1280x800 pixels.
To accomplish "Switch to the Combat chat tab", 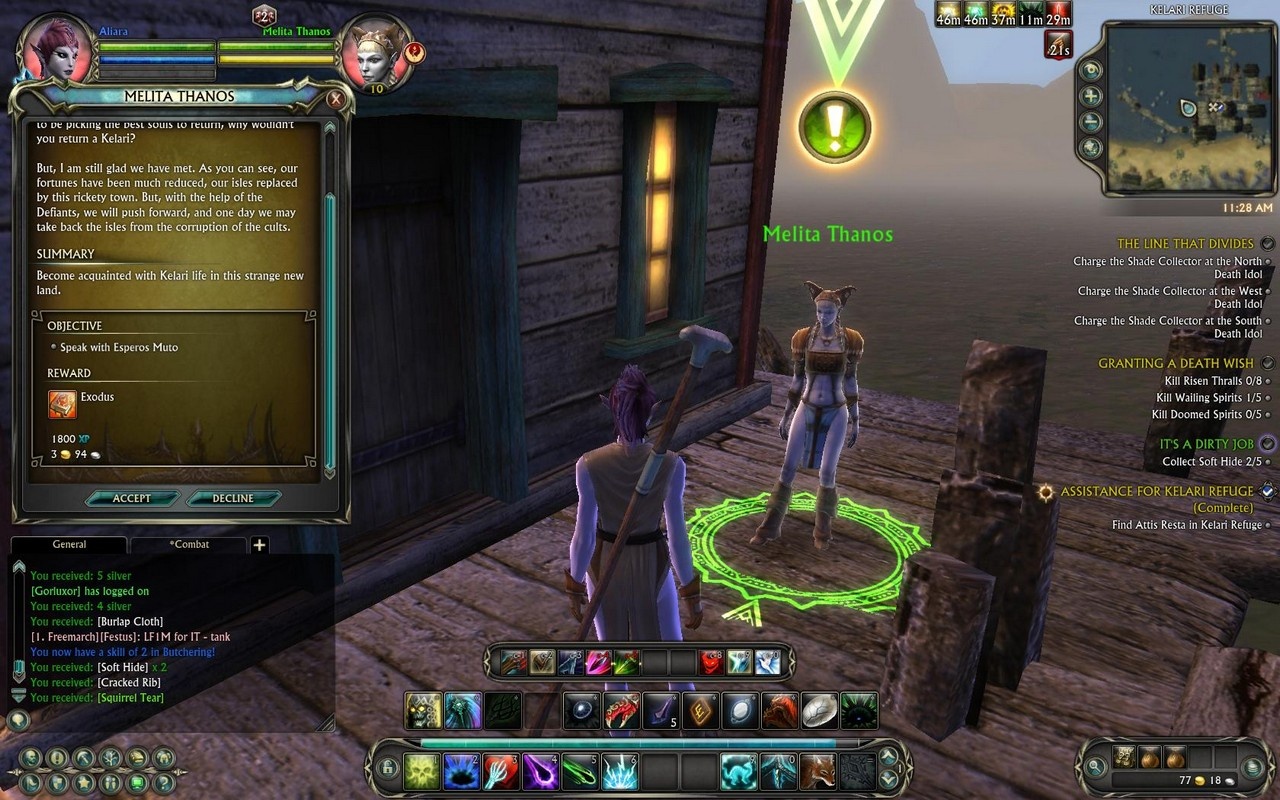I will [188, 545].
